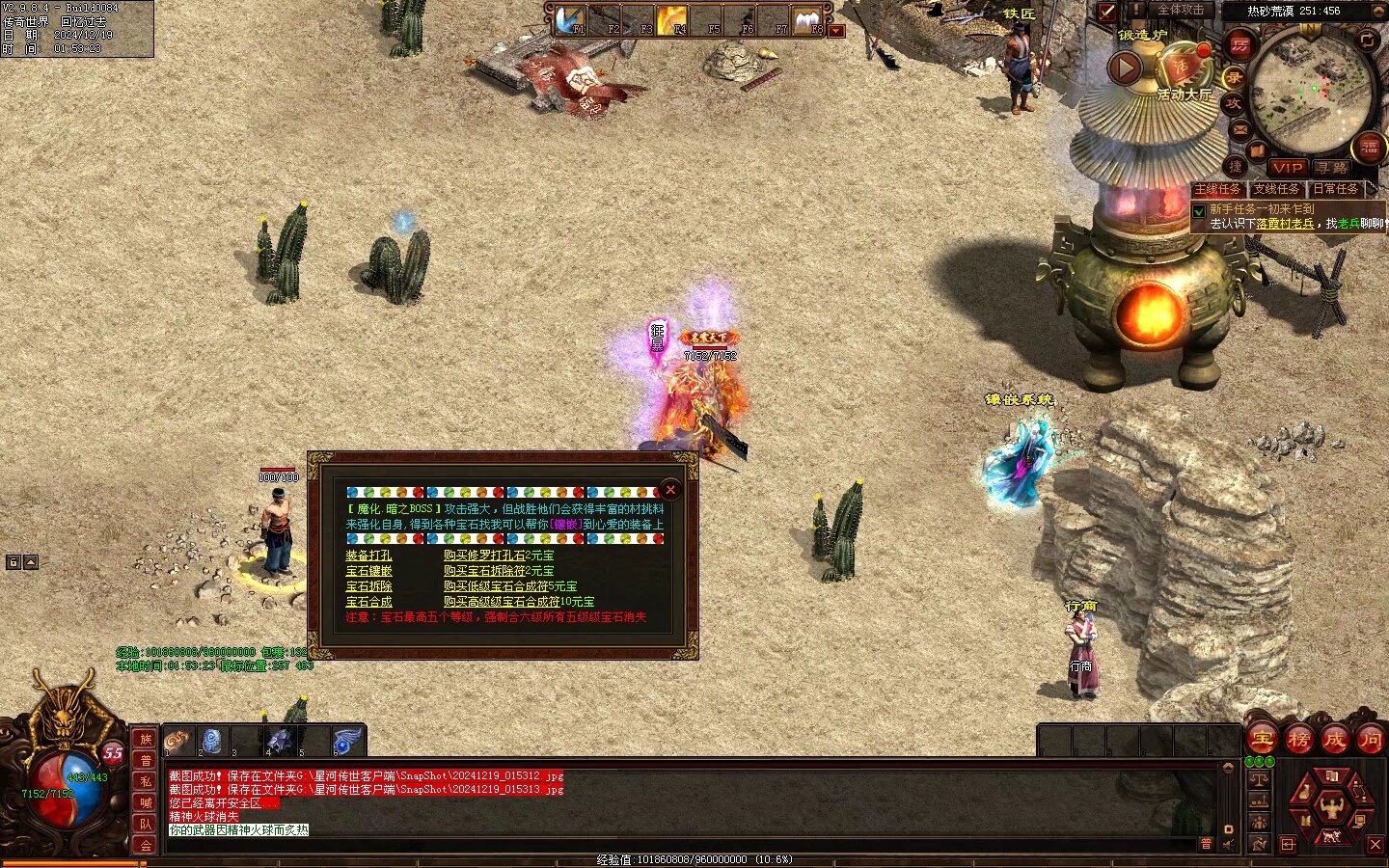Choose the 宝石合成 gem synthesis option

tap(368, 602)
